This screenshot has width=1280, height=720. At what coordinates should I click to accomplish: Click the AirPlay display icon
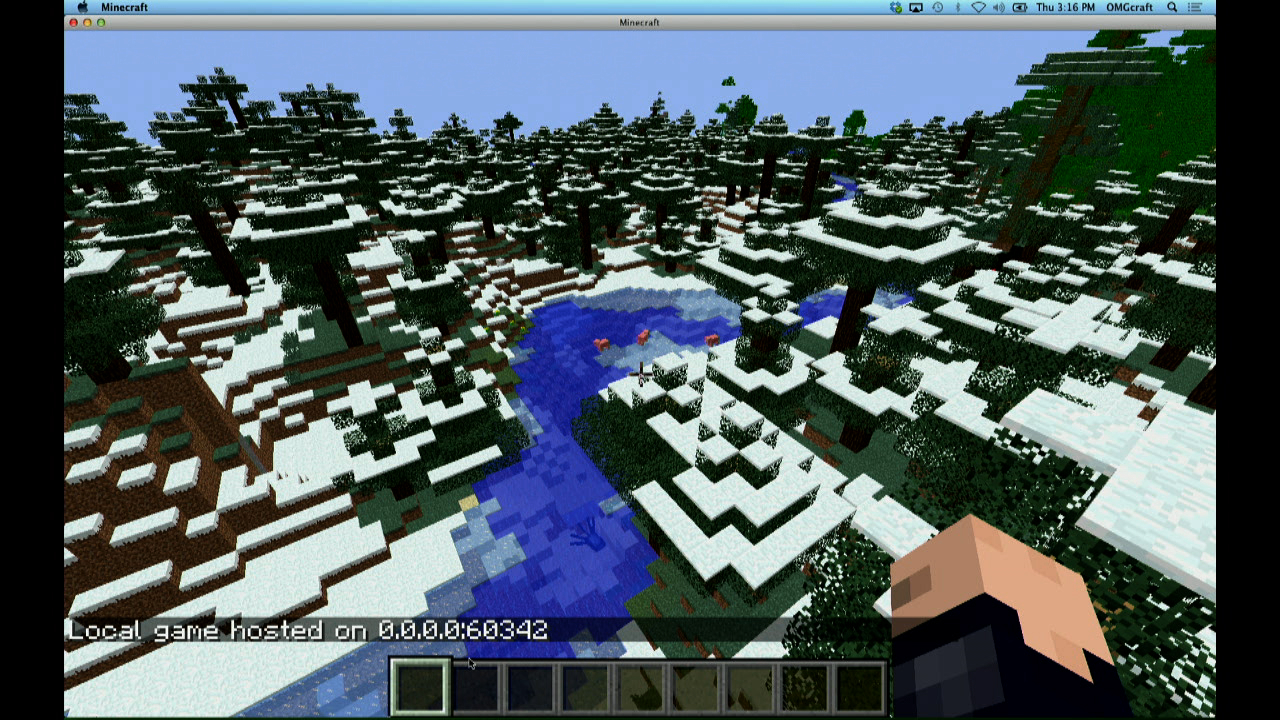916,7
